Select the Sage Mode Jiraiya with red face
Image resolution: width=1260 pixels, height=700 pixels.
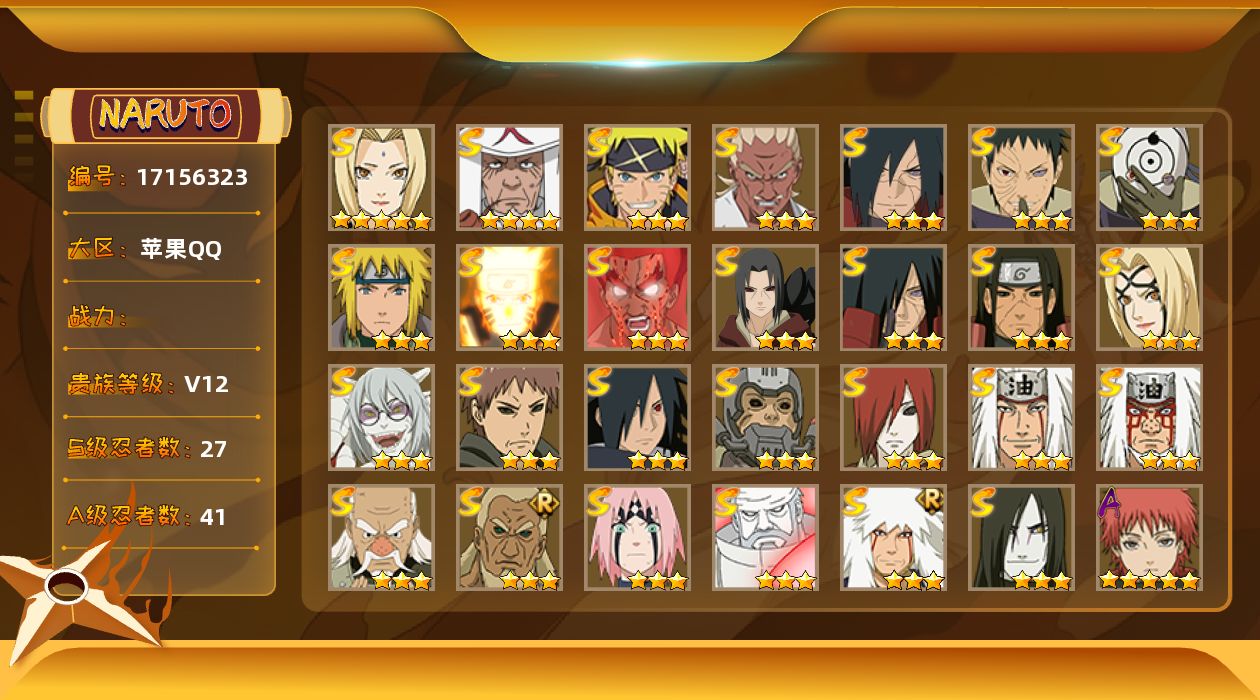[x=1149, y=417]
